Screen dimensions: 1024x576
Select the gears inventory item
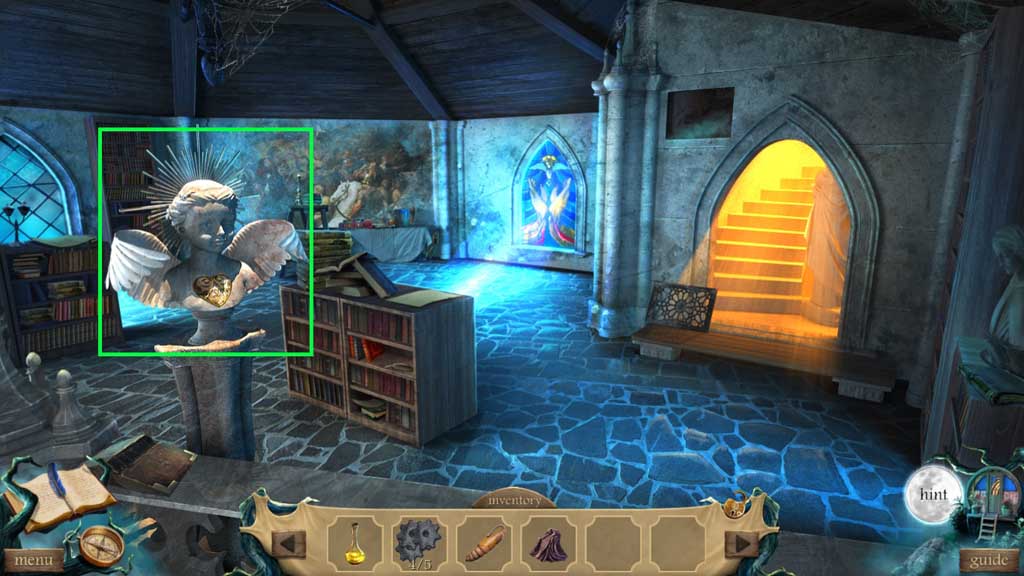click(418, 542)
